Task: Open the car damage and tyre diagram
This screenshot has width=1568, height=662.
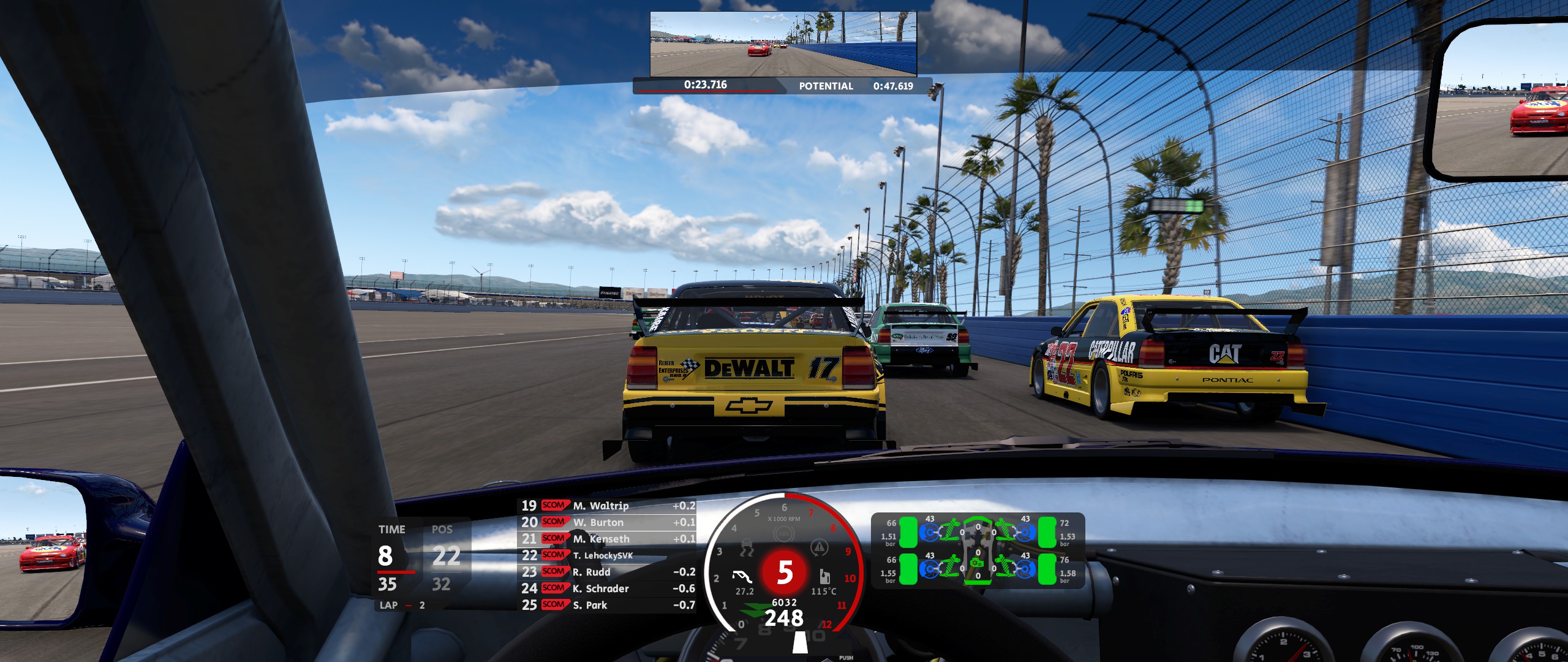Action: [978, 550]
